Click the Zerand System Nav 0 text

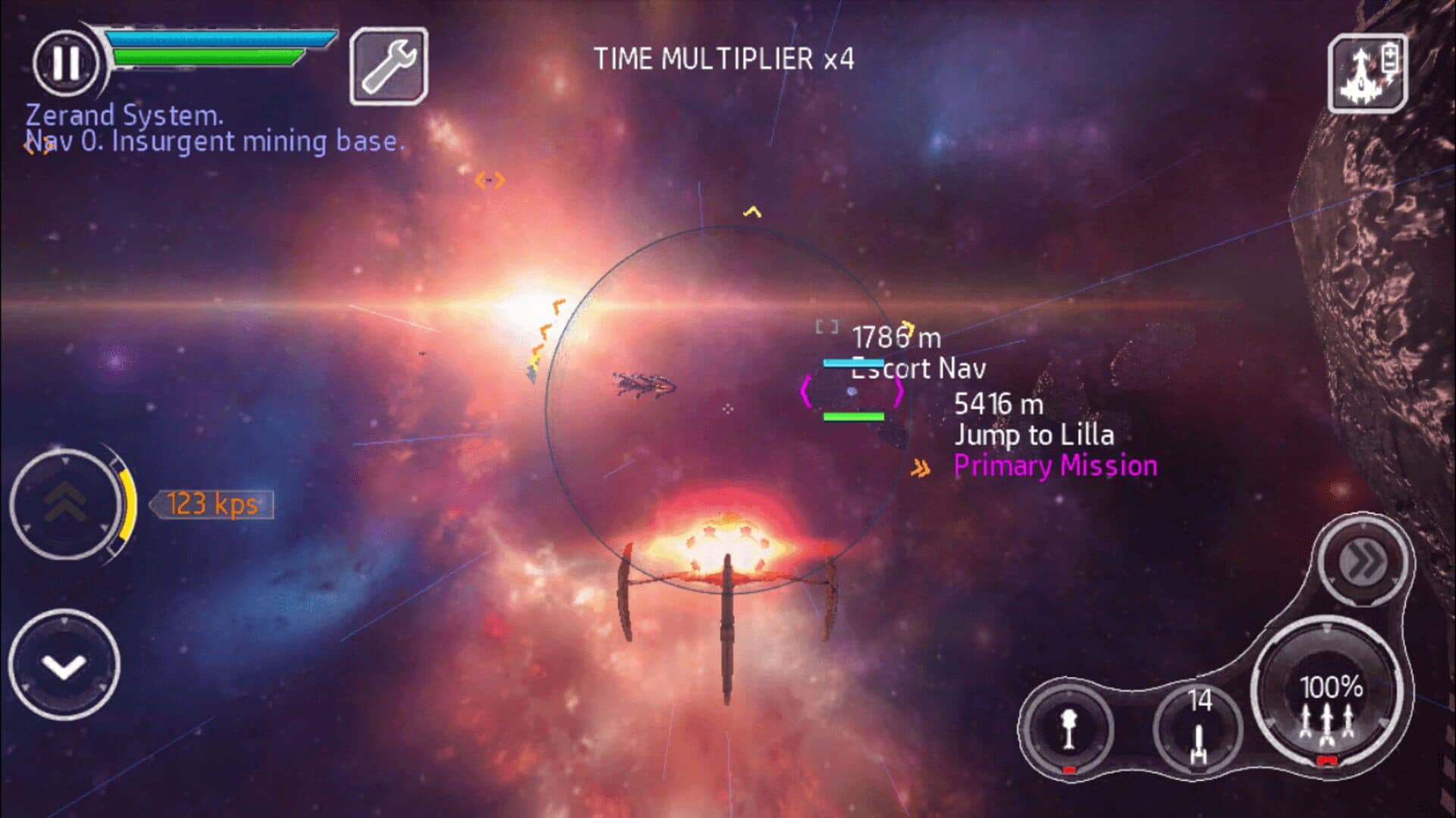[215, 129]
